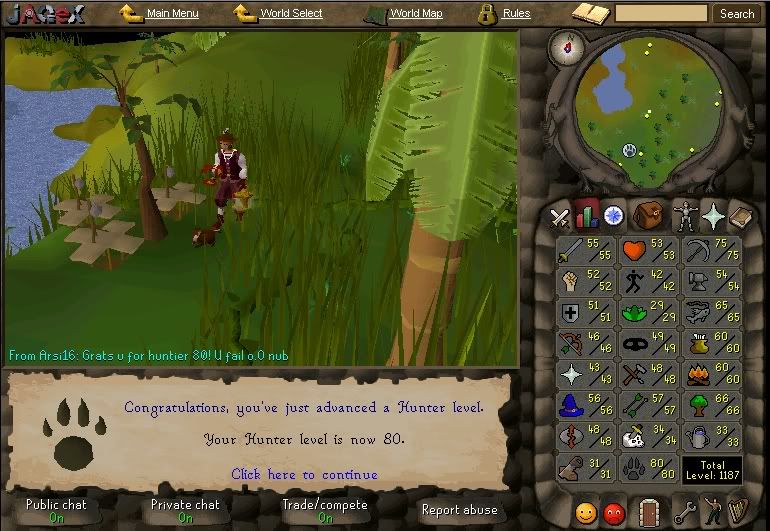Image resolution: width=770 pixels, height=531 pixels.
Task: Toggle the Trade/compete setting
Action: pos(326,510)
